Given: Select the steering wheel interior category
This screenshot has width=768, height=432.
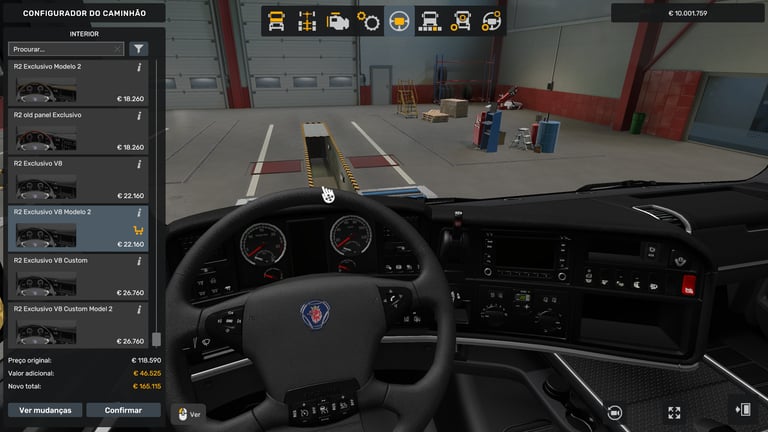Looking at the screenshot, I should (x=399, y=20).
